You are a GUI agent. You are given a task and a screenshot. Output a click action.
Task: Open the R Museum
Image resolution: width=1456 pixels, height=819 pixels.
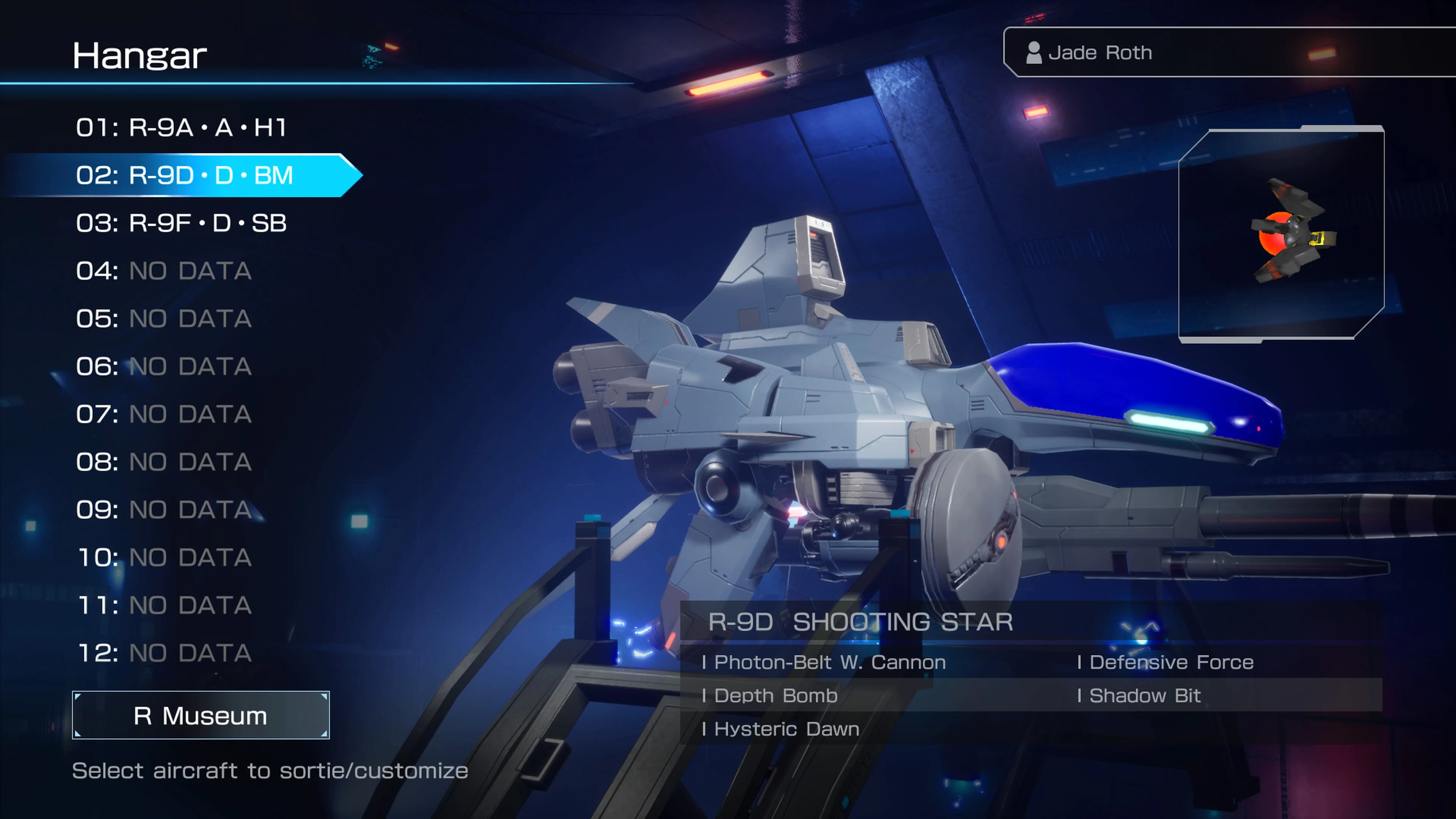pyautogui.click(x=199, y=715)
